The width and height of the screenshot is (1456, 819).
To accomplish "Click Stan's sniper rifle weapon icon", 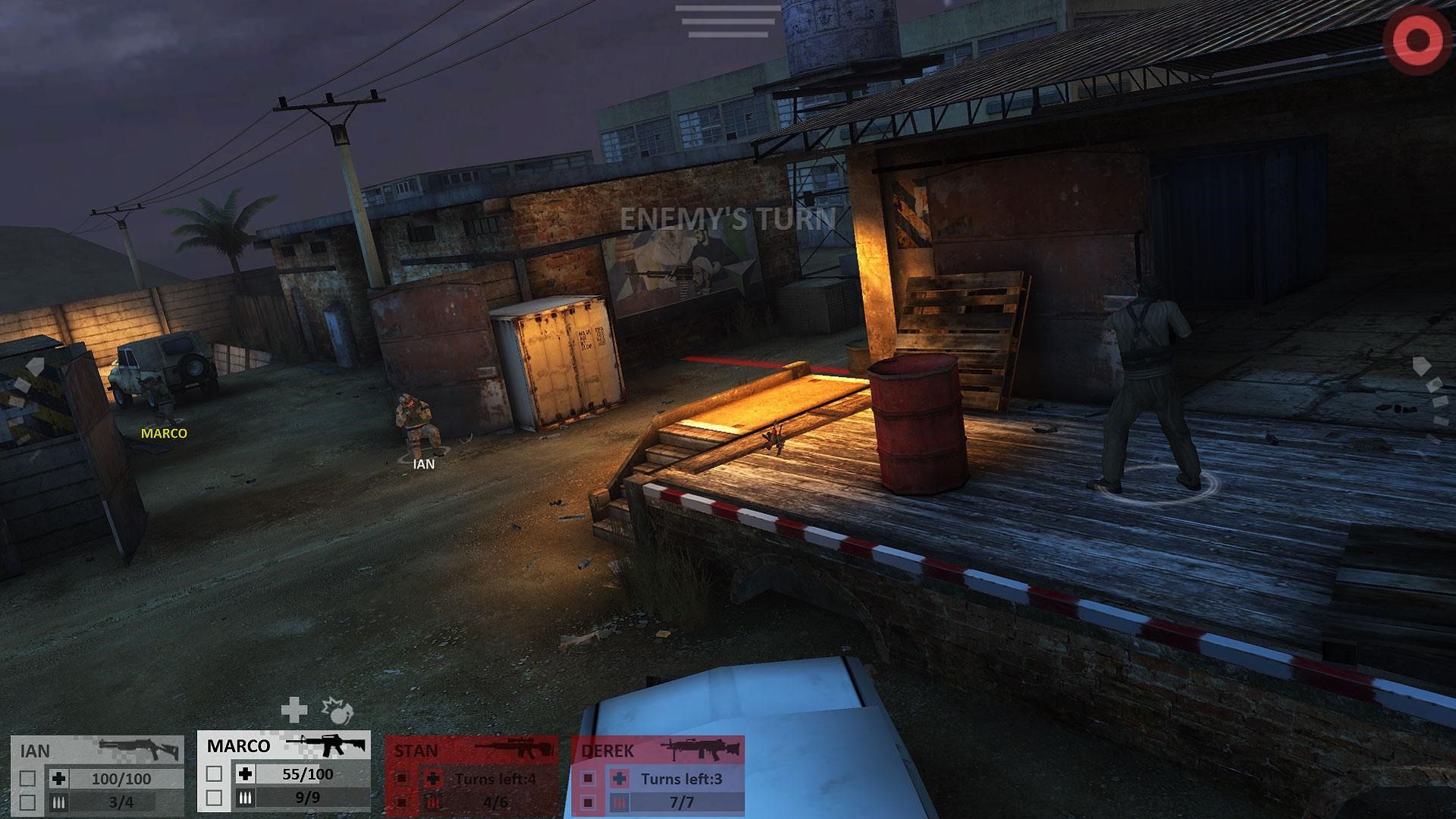I will [x=513, y=746].
